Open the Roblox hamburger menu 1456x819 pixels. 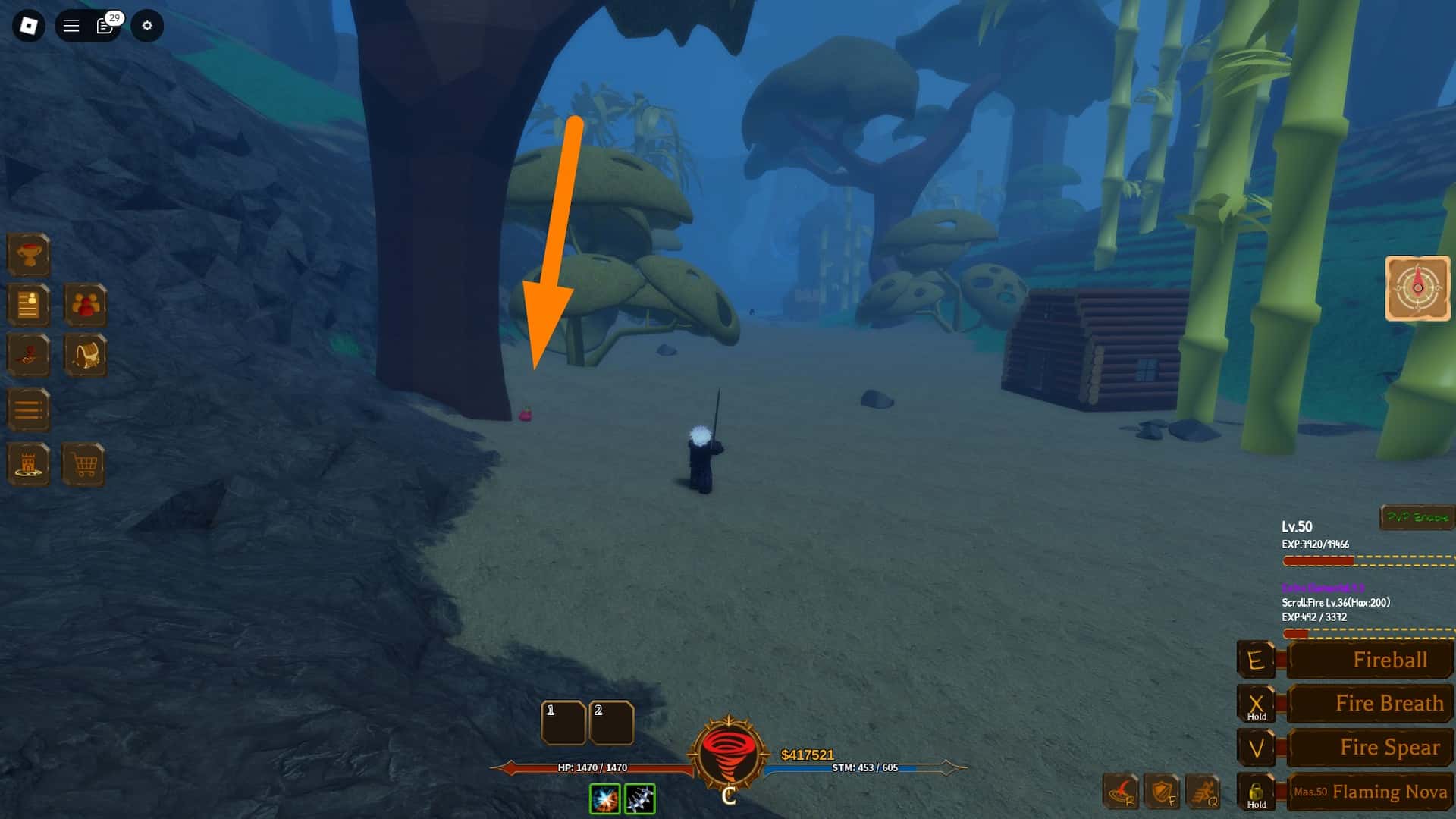[70, 25]
